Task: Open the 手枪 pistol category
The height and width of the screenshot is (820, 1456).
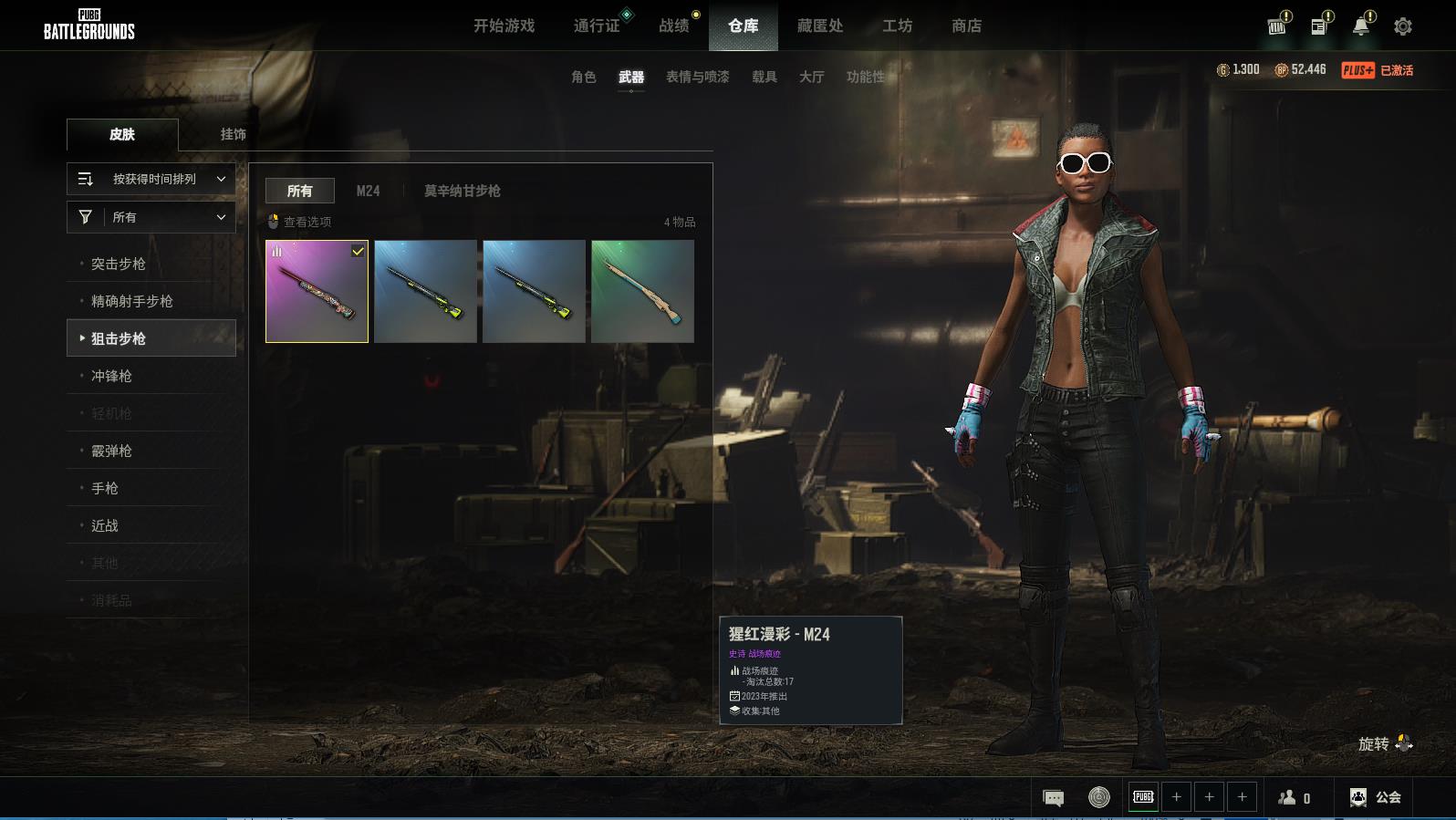Action: 105,488
